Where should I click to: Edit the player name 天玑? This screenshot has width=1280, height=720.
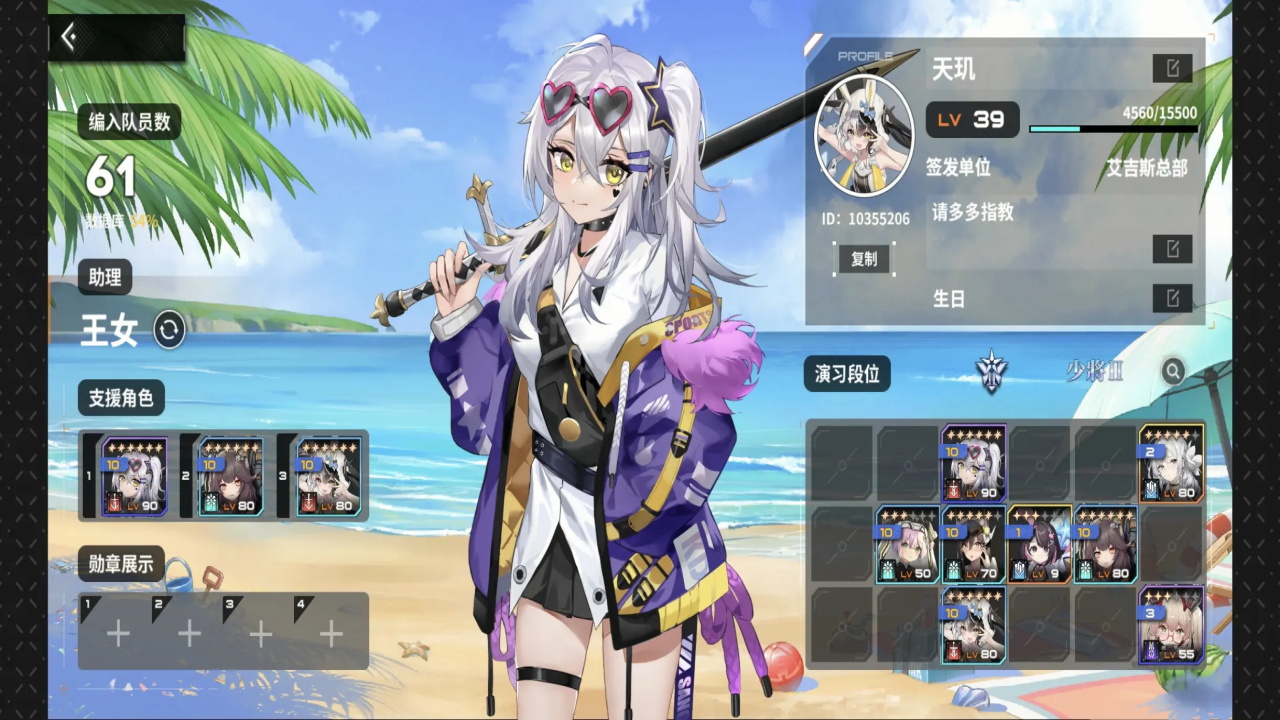(x=1172, y=68)
